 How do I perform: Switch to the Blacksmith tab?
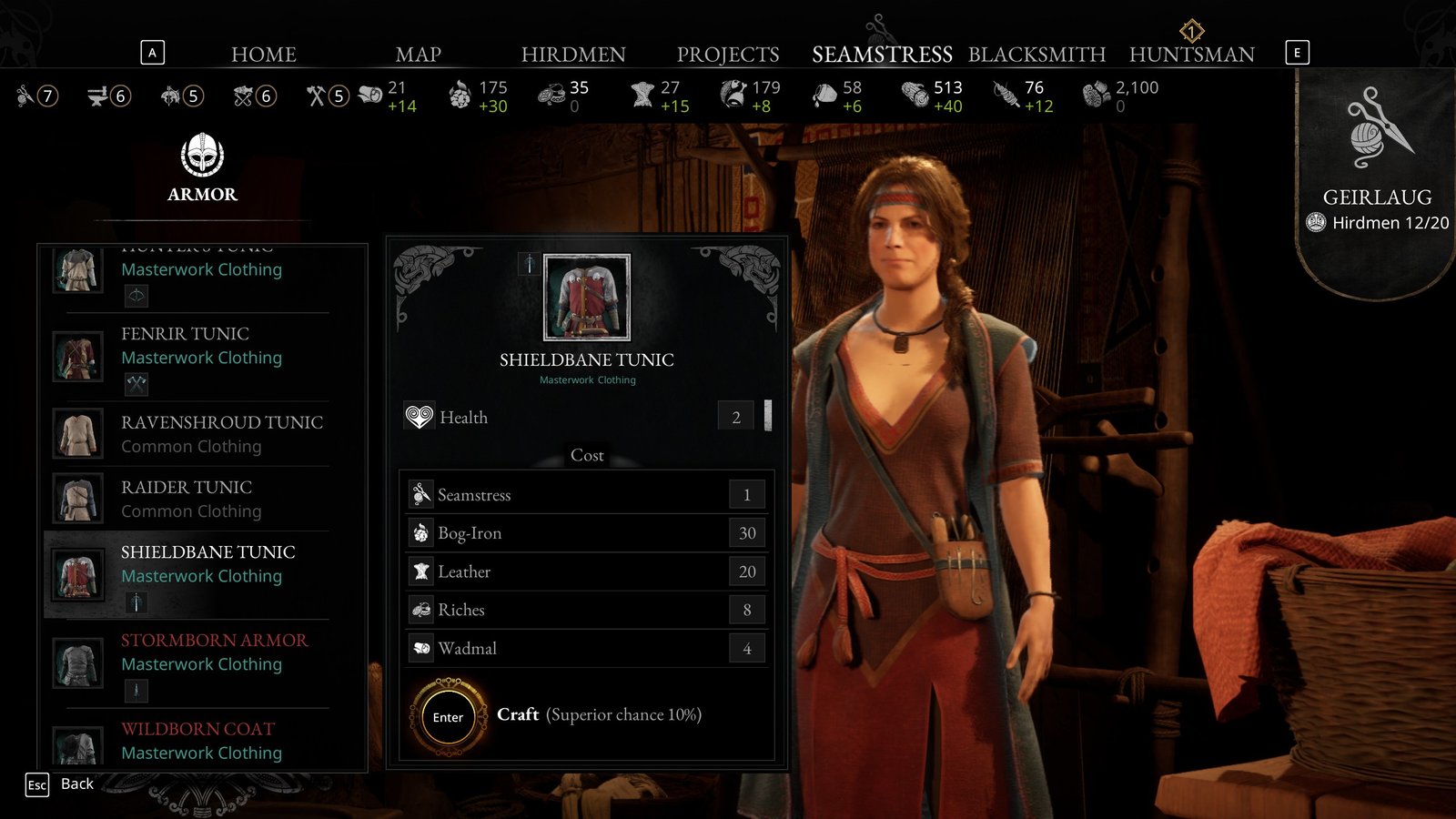click(1036, 55)
